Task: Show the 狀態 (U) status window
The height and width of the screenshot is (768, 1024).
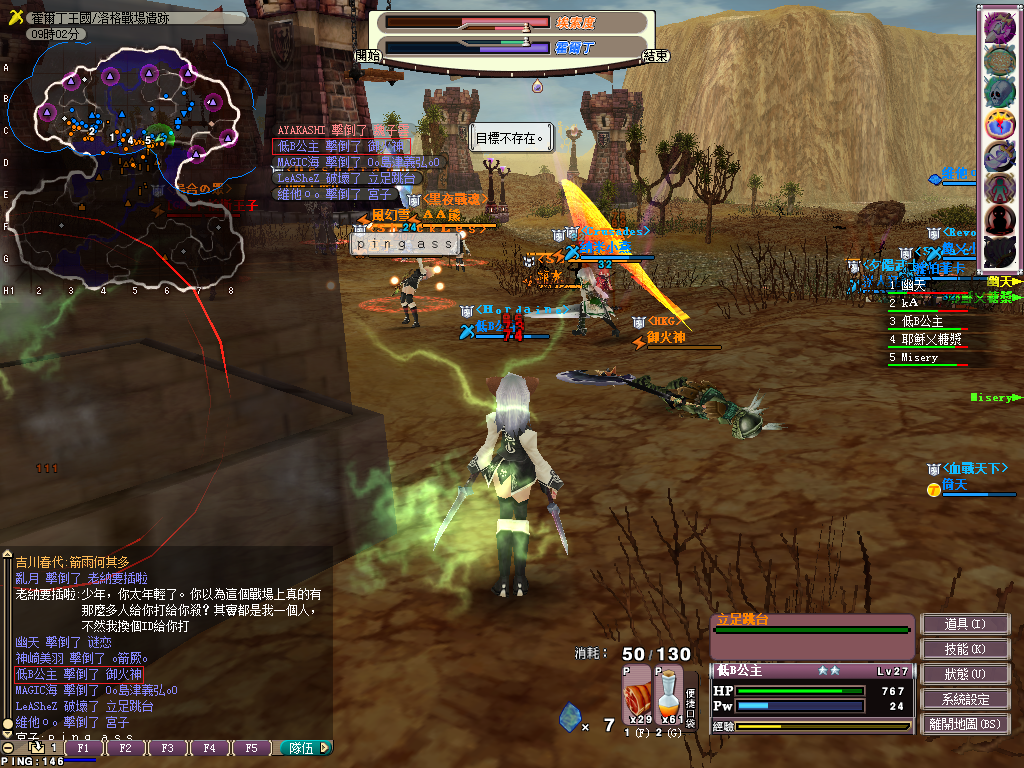Action: [x=965, y=674]
